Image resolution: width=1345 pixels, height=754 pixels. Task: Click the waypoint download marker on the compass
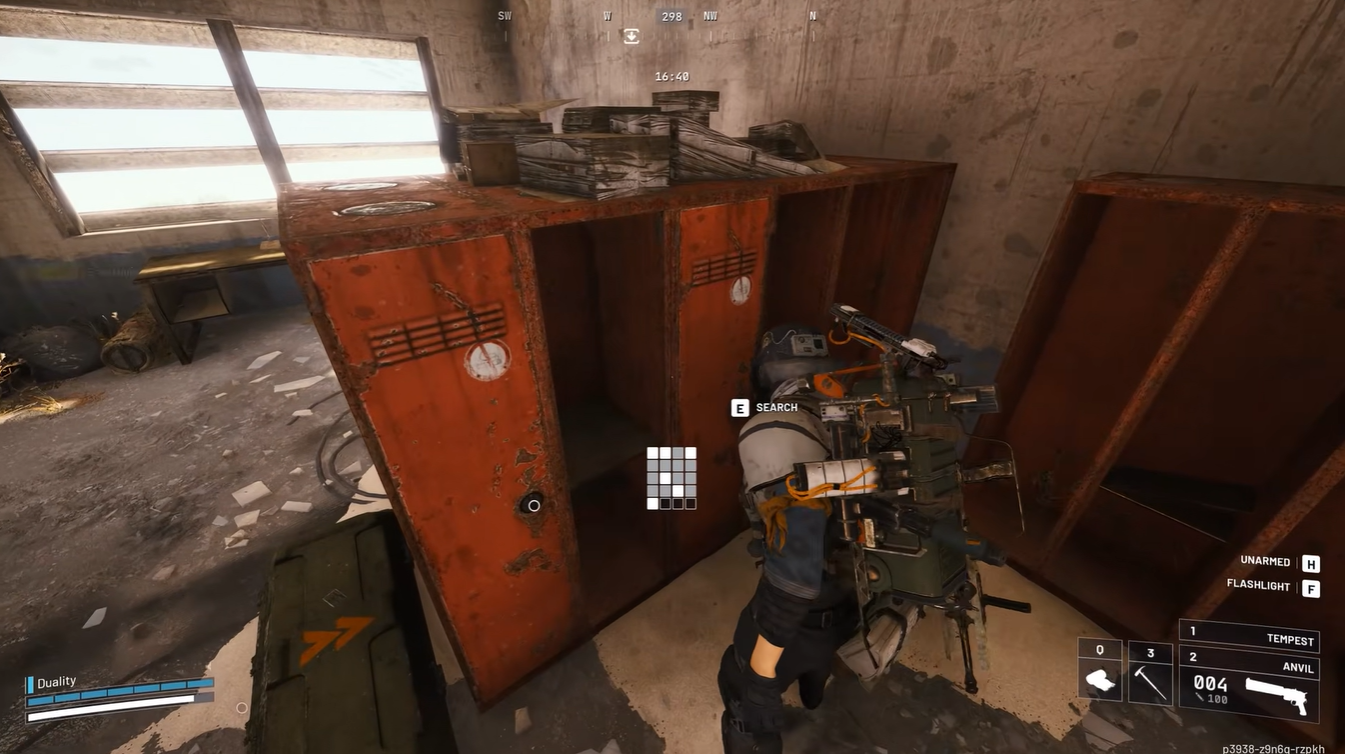click(x=631, y=35)
